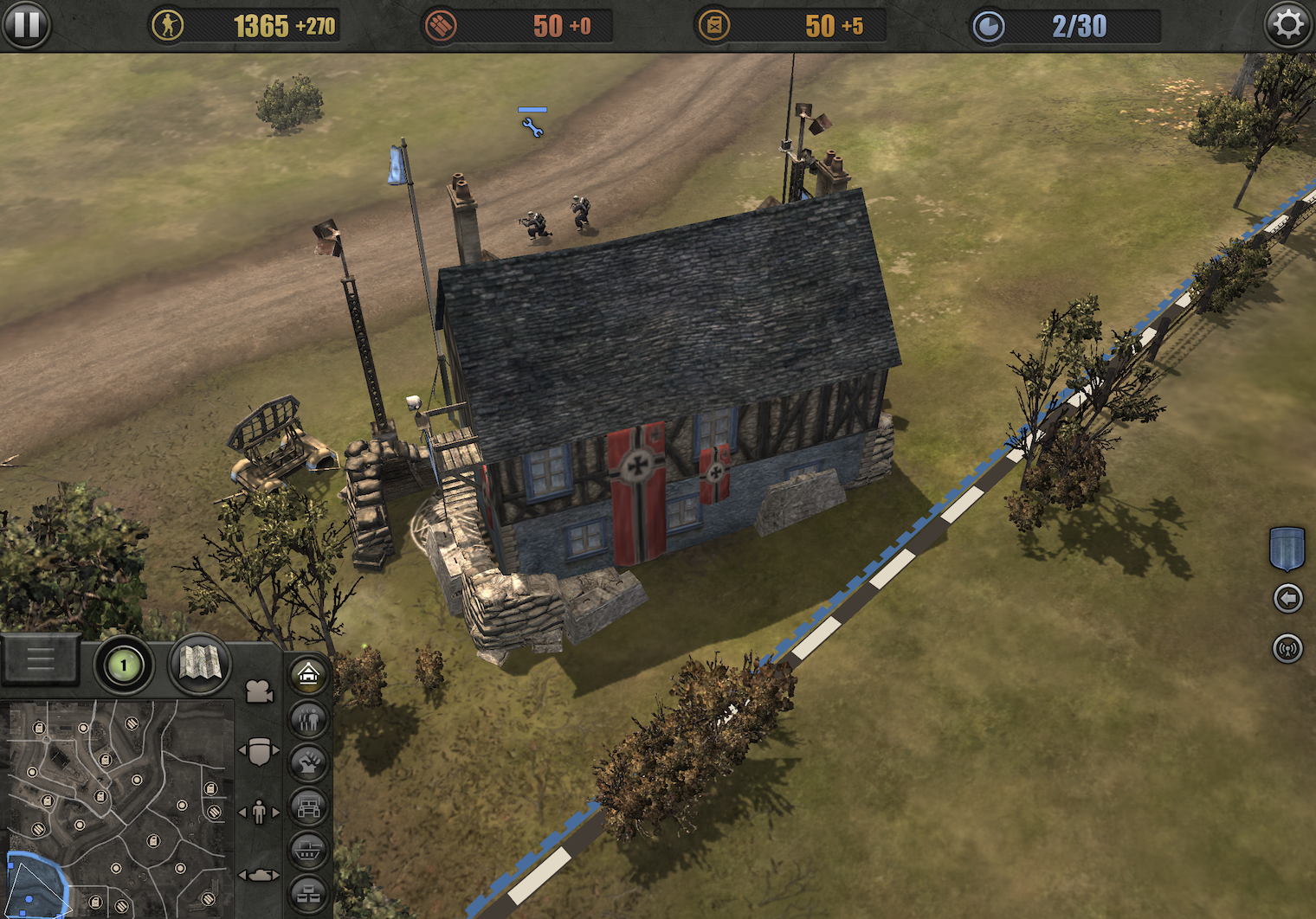Image resolution: width=1316 pixels, height=919 pixels.
Task: Activate the left arrow circle button
Action: pyautogui.click(x=1287, y=598)
